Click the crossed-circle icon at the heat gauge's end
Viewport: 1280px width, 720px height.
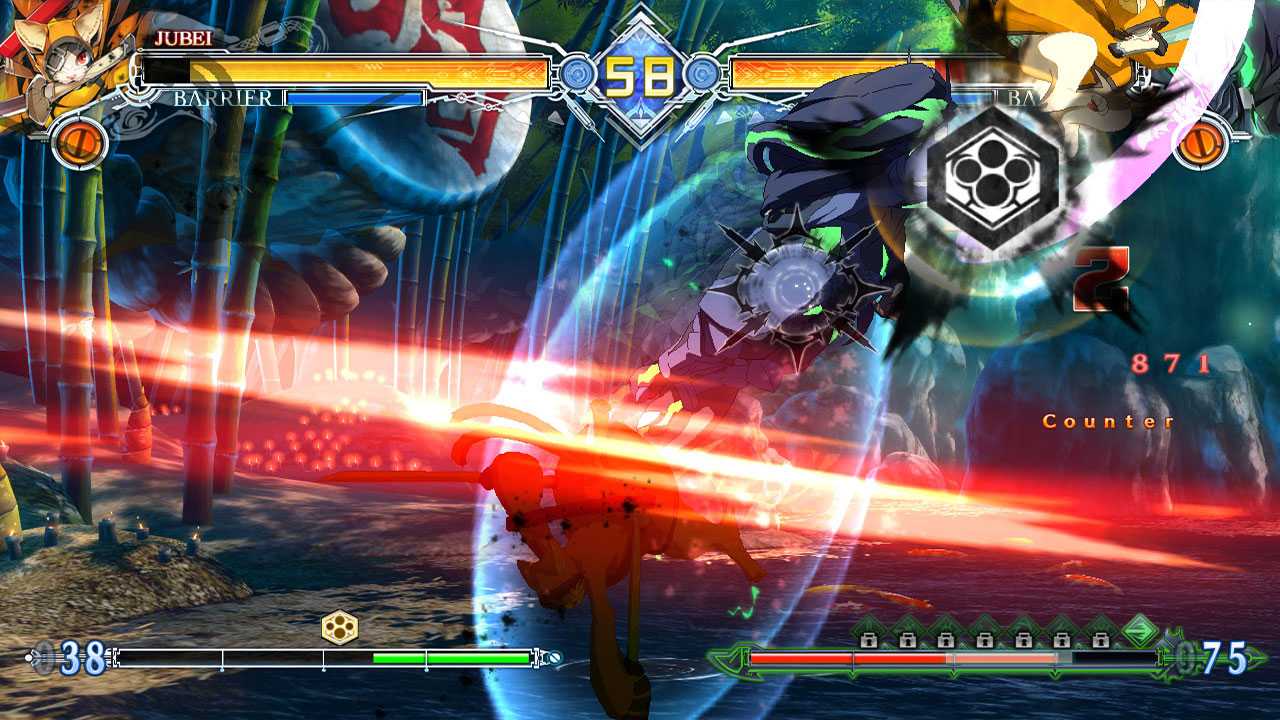pyautogui.click(x=556, y=657)
